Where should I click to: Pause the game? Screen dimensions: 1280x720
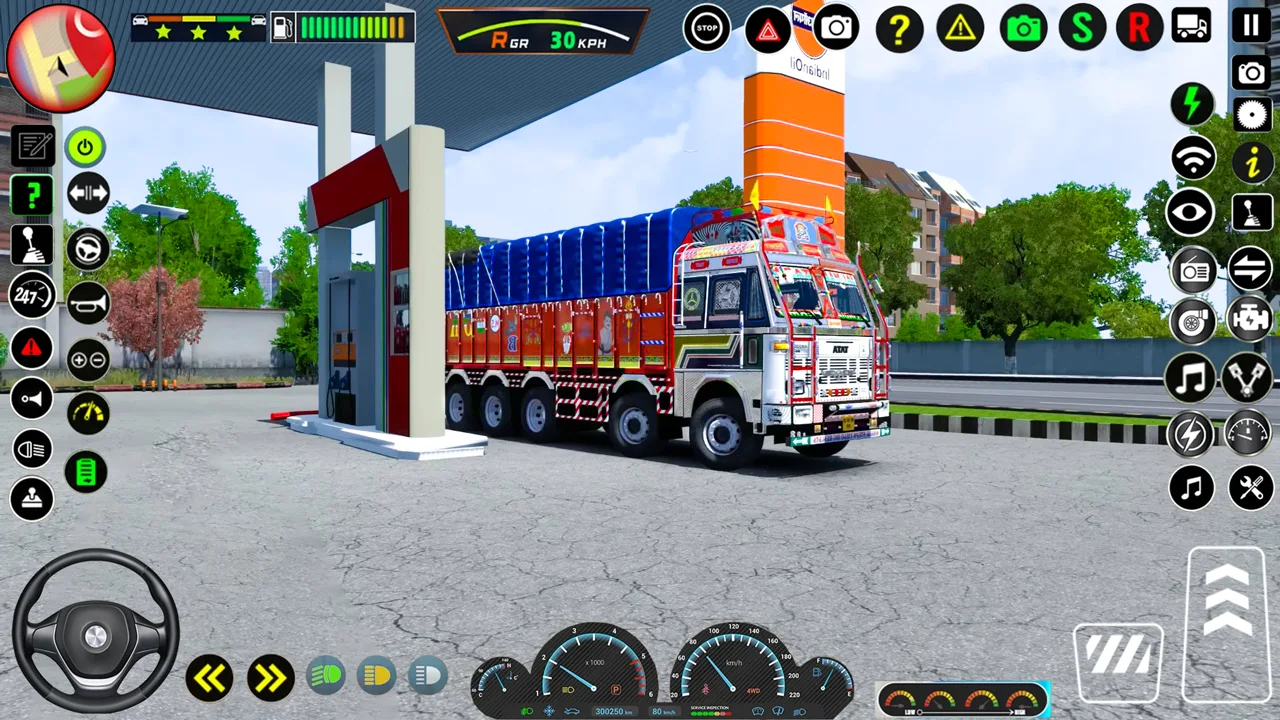(1251, 26)
